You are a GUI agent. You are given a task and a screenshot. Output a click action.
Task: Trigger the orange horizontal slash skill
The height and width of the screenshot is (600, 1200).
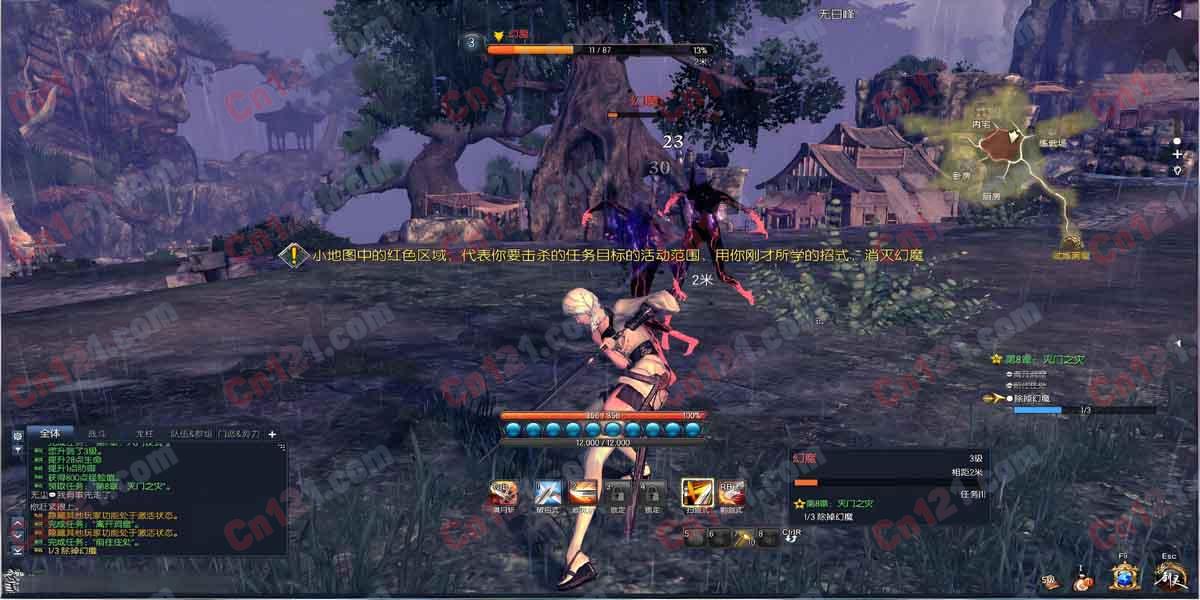click(x=583, y=493)
